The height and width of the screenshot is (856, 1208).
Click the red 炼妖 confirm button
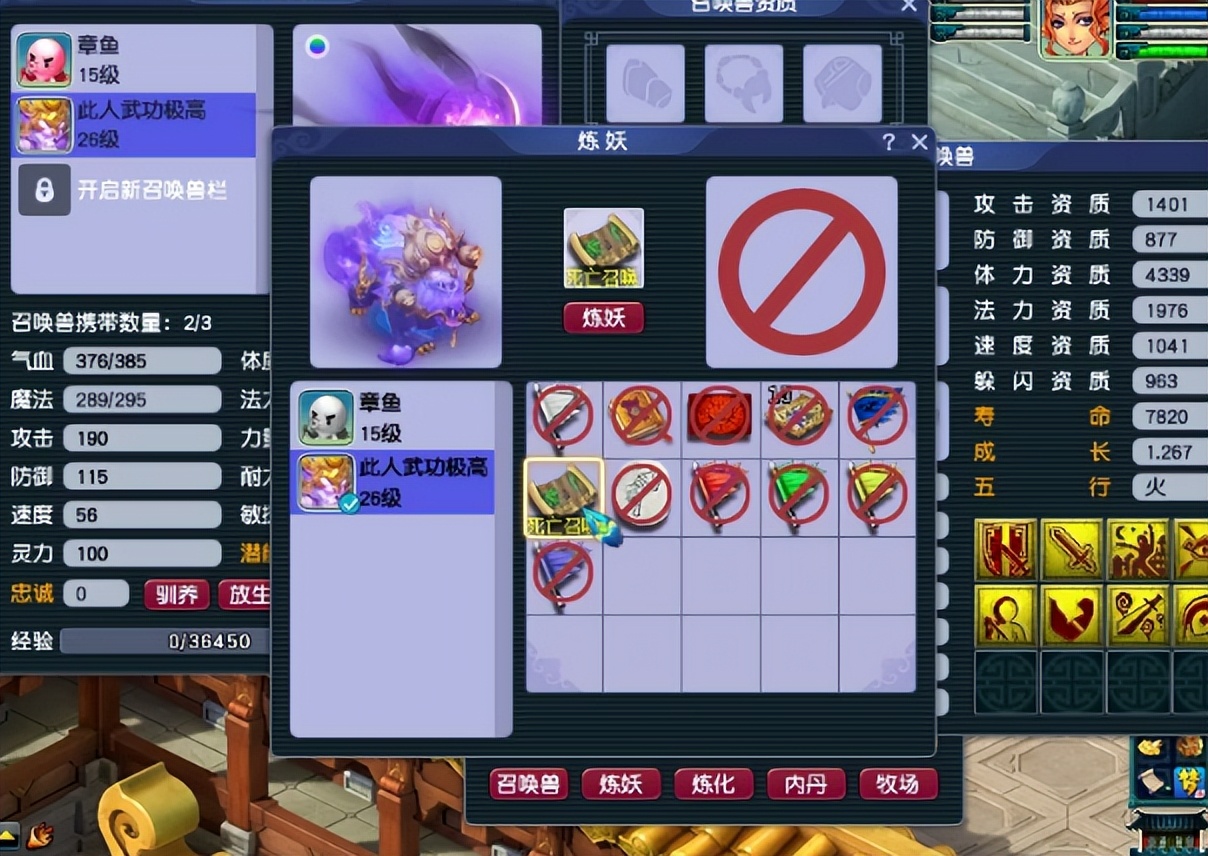click(603, 318)
